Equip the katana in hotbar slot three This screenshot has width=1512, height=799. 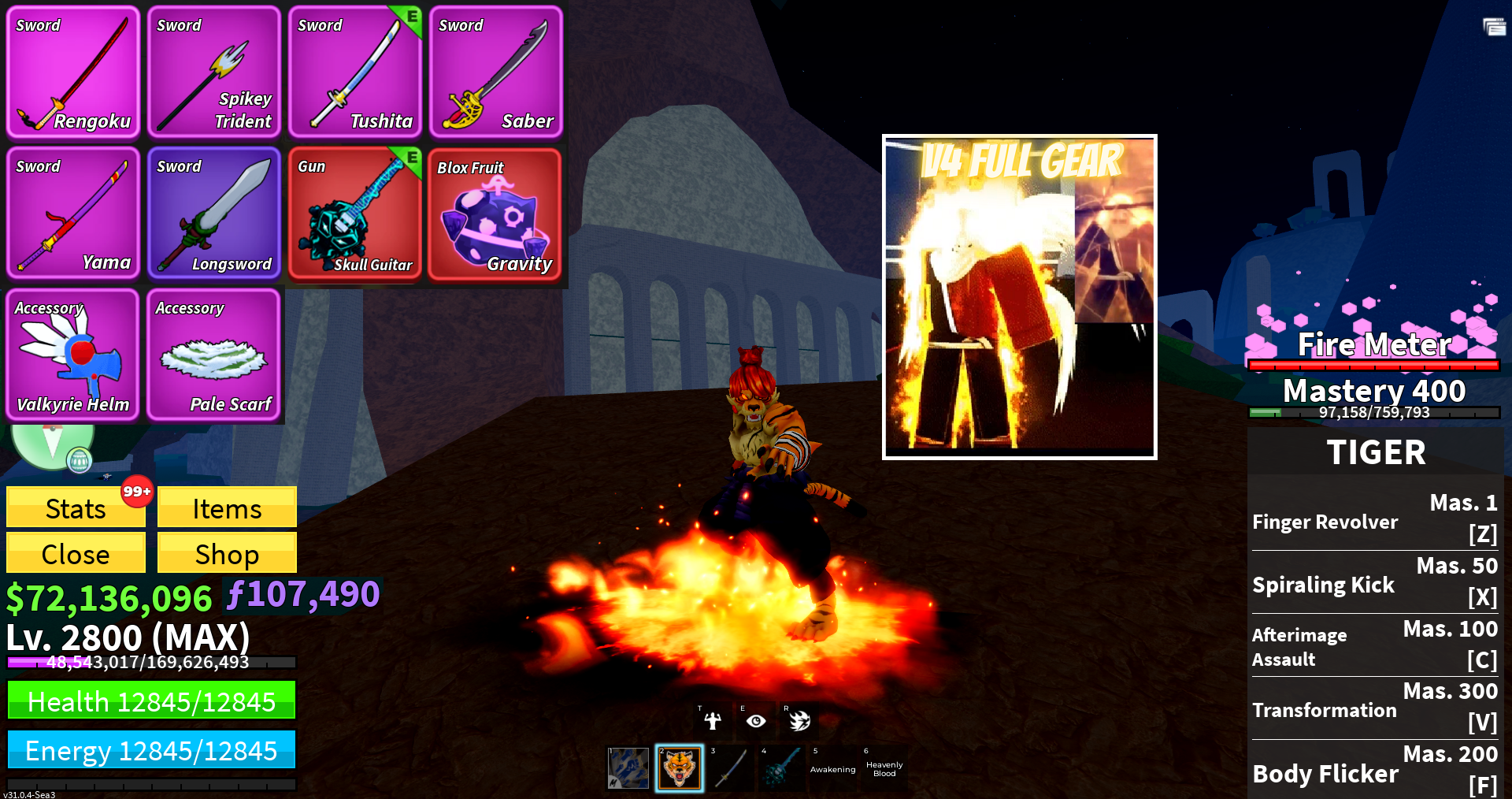(731, 768)
